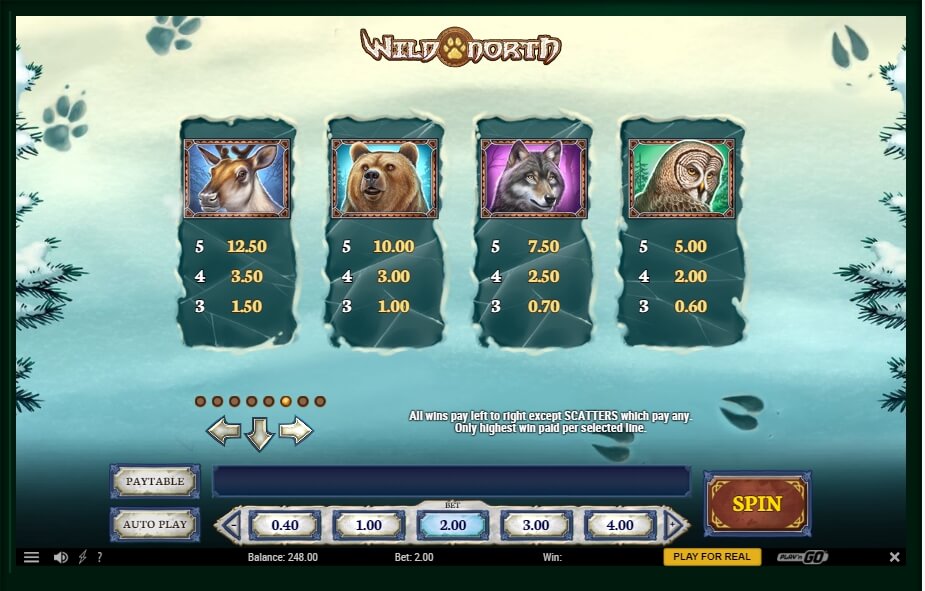Toggle fast play lightning bolt icon
This screenshot has width=925, height=591.
click(83, 557)
